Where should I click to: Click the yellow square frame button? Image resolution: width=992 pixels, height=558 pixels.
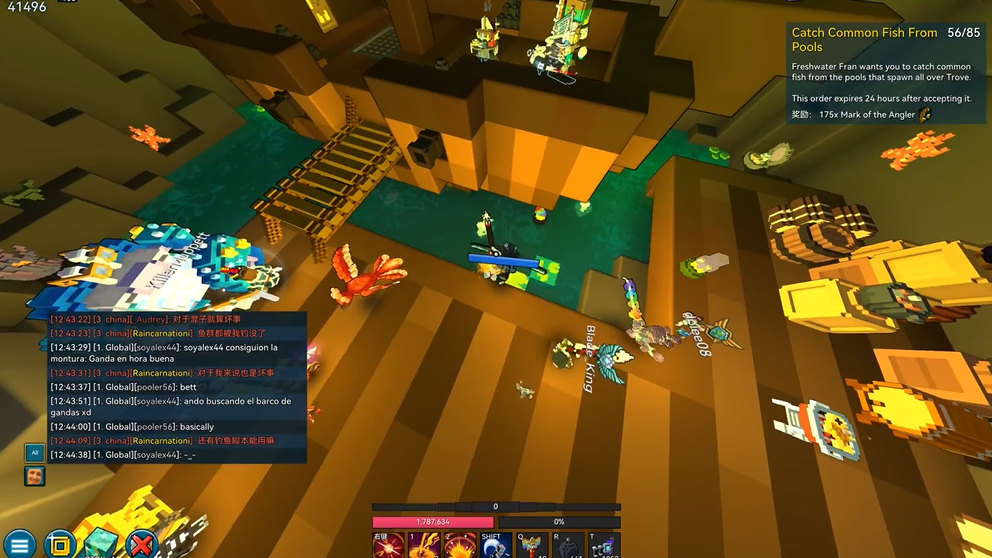coord(60,545)
